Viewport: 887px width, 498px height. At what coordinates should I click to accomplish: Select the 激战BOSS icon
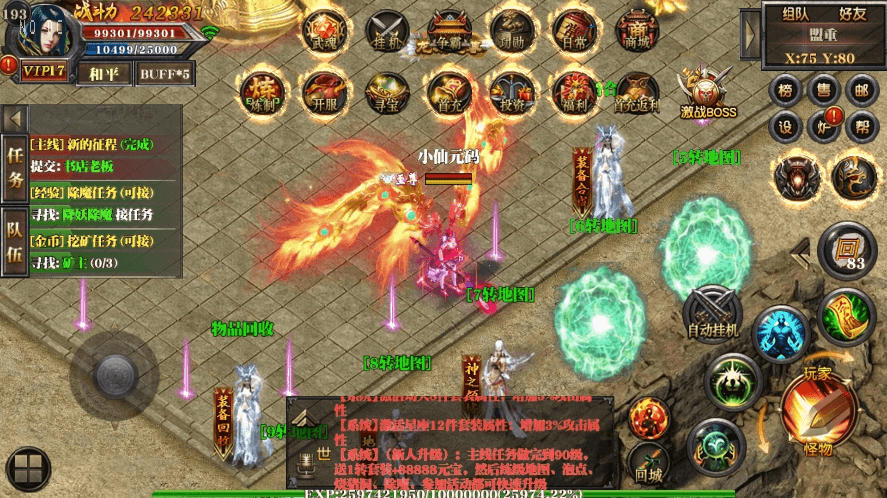(x=708, y=92)
